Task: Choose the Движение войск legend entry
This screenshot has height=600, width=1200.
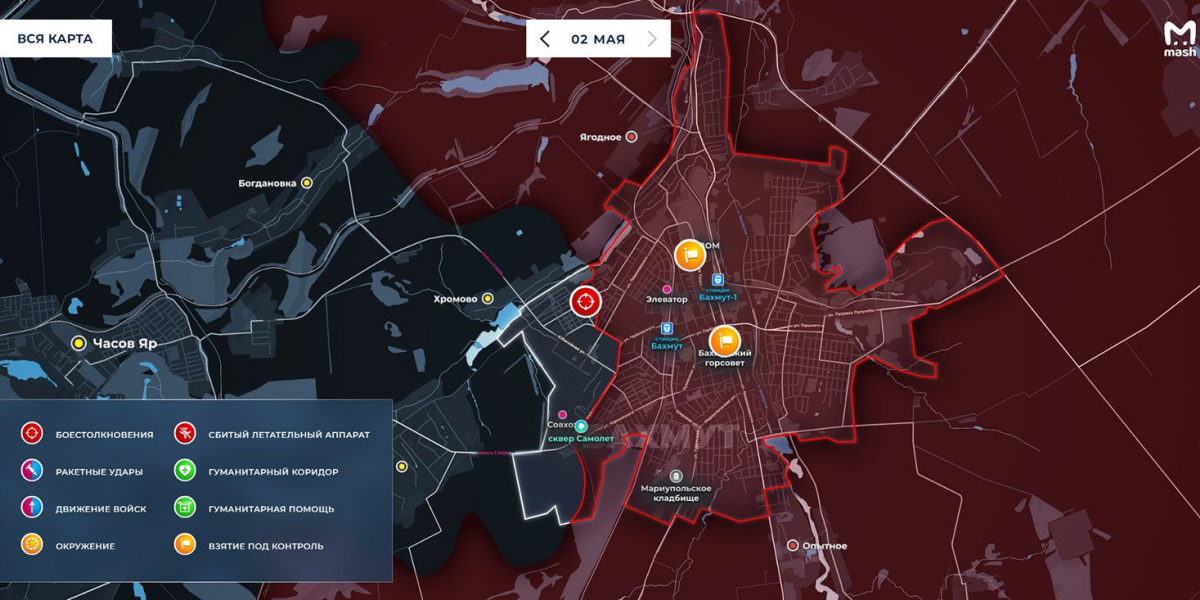Action: pos(32,509)
